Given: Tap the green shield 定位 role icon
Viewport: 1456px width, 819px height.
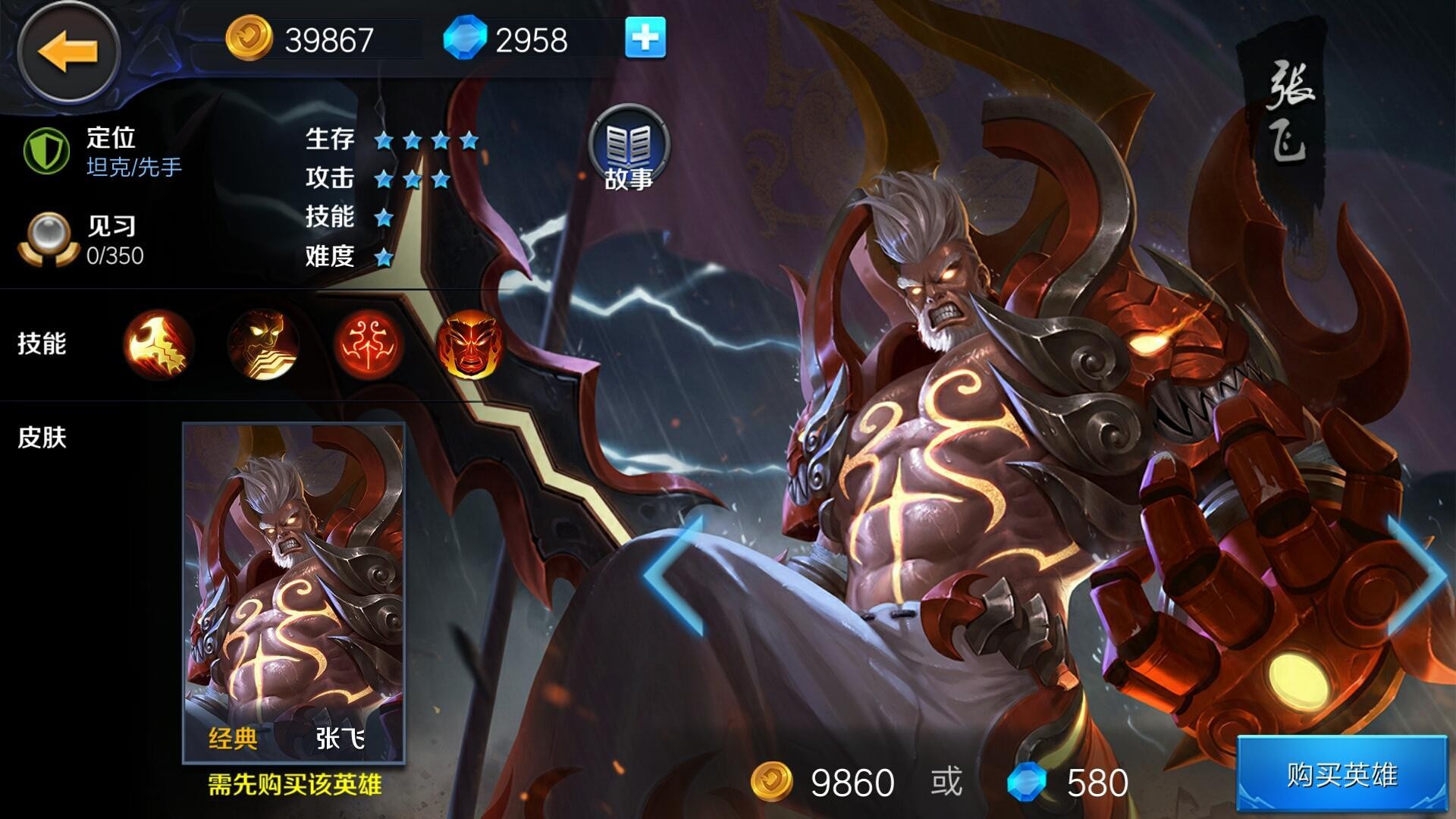Looking at the screenshot, I should click(46, 151).
